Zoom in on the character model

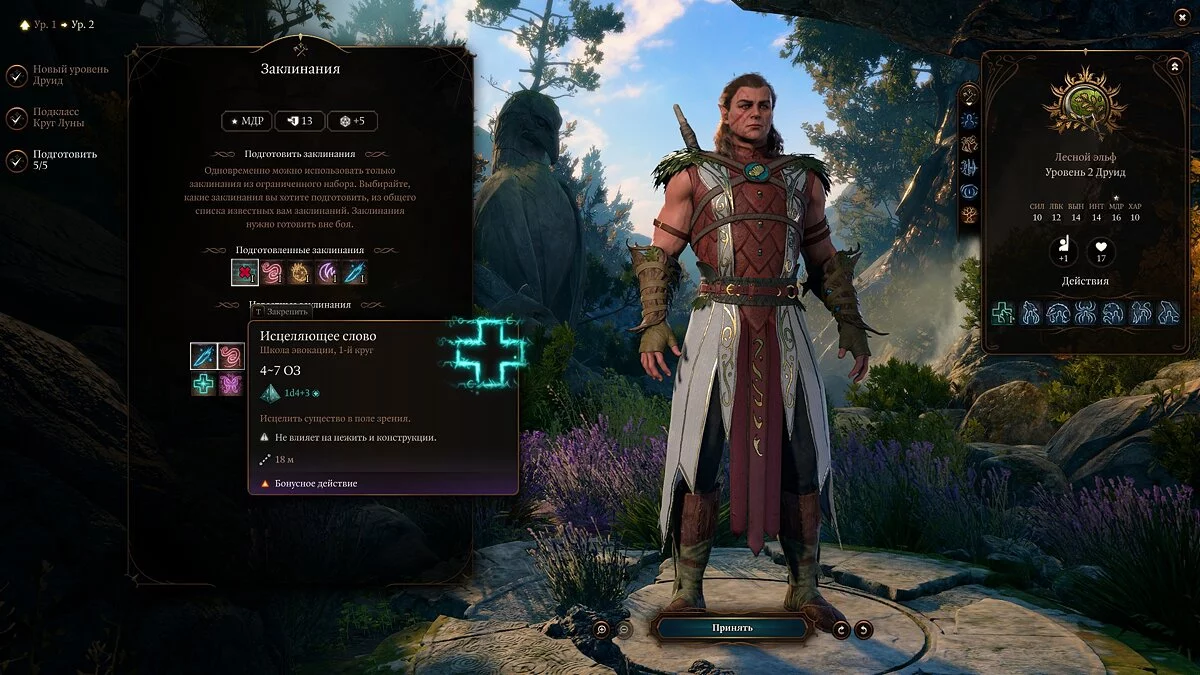coord(601,629)
